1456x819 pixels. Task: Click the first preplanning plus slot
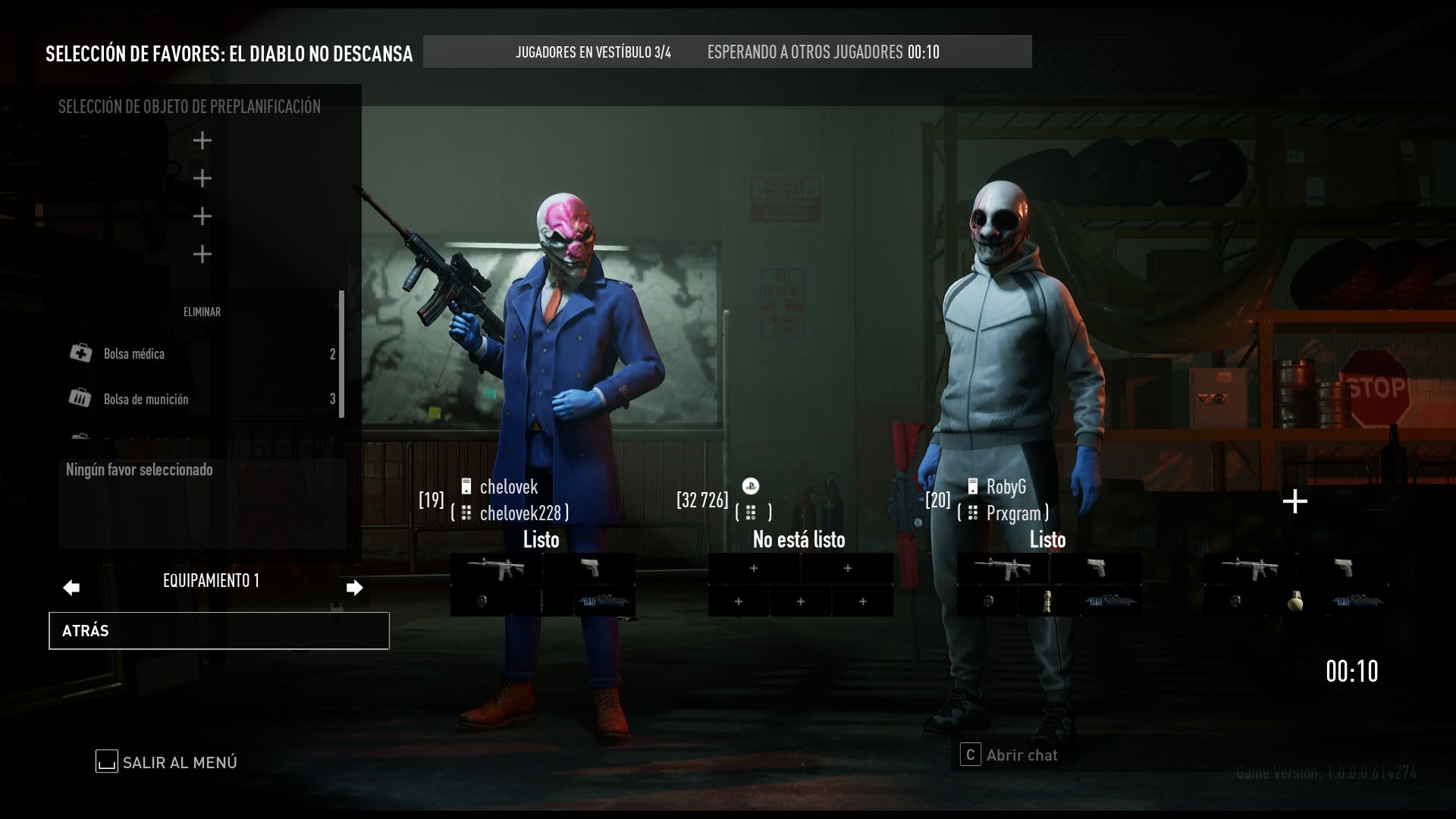(202, 140)
